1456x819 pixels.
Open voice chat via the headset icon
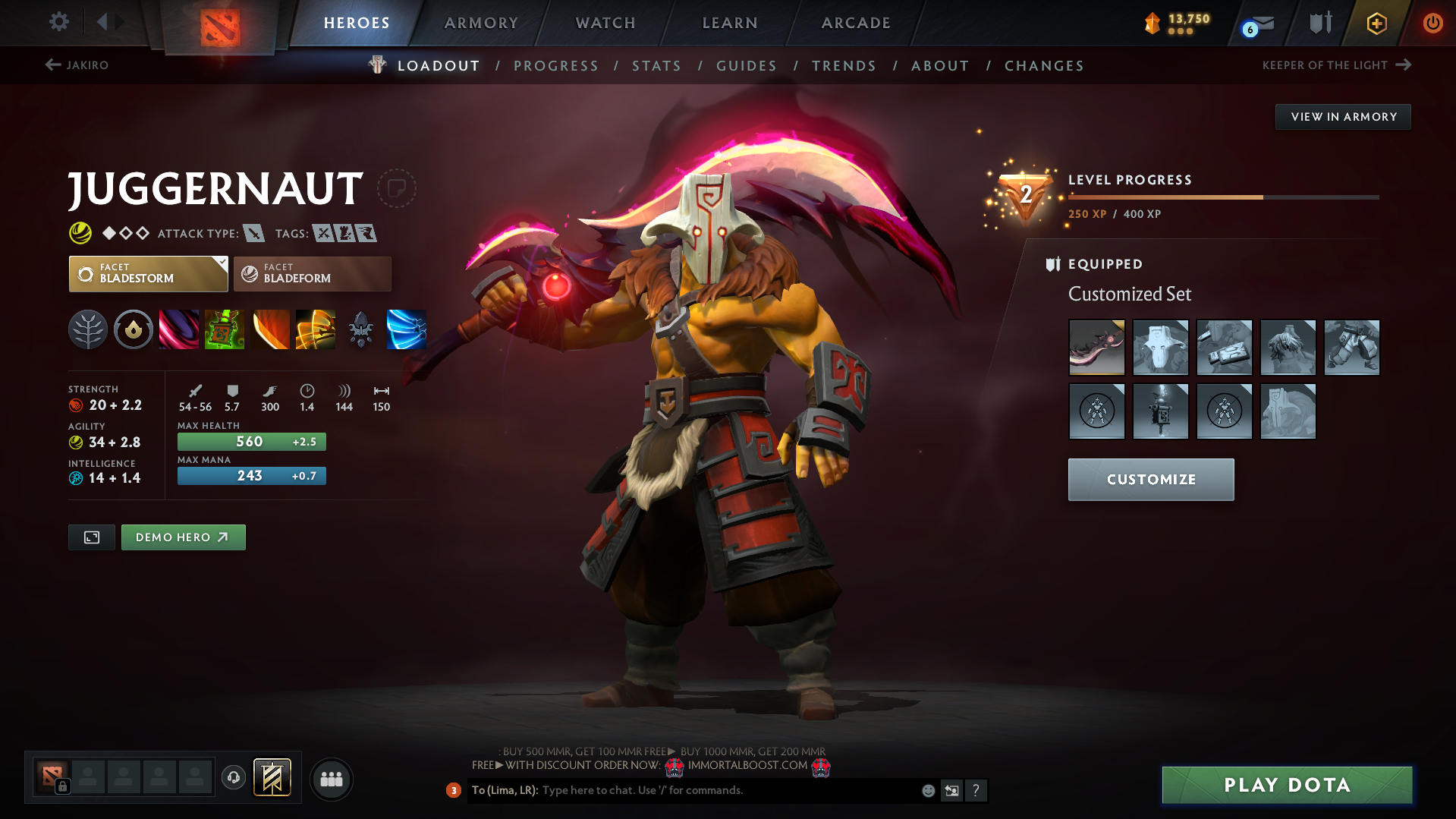(233, 778)
